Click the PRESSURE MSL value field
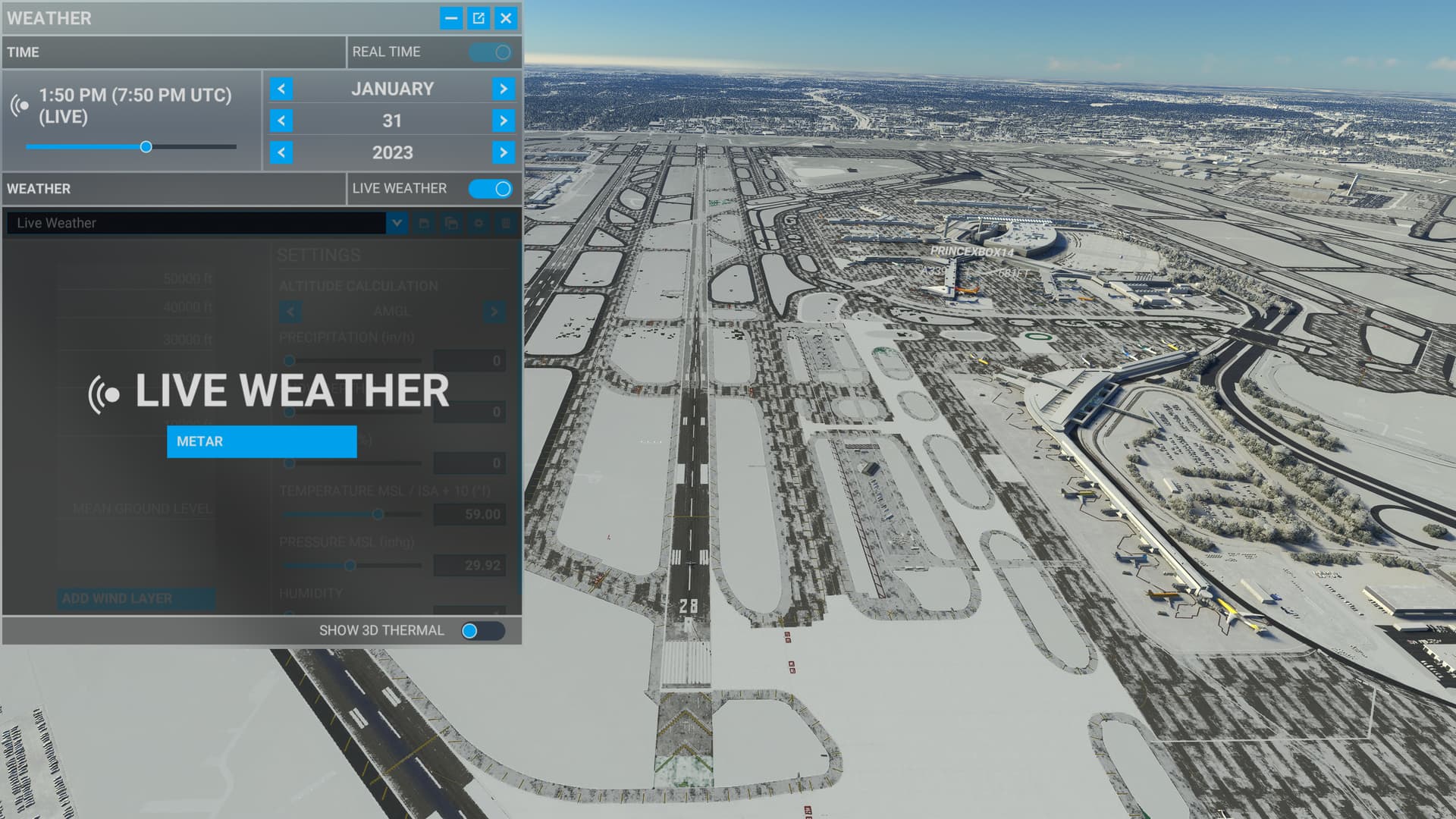The width and height of the screenshot is (1456, 819). (469, 565)
